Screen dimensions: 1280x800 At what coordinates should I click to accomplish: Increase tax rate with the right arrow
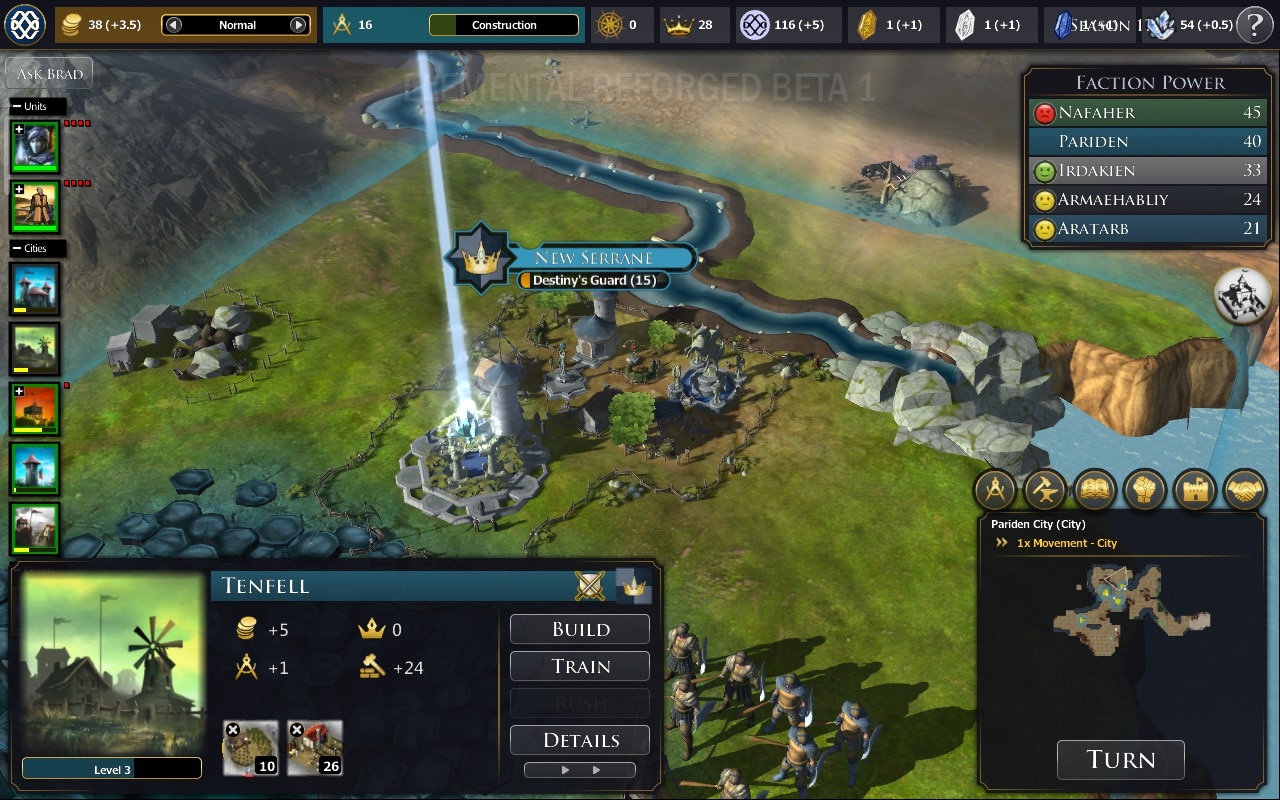point(298,25)
